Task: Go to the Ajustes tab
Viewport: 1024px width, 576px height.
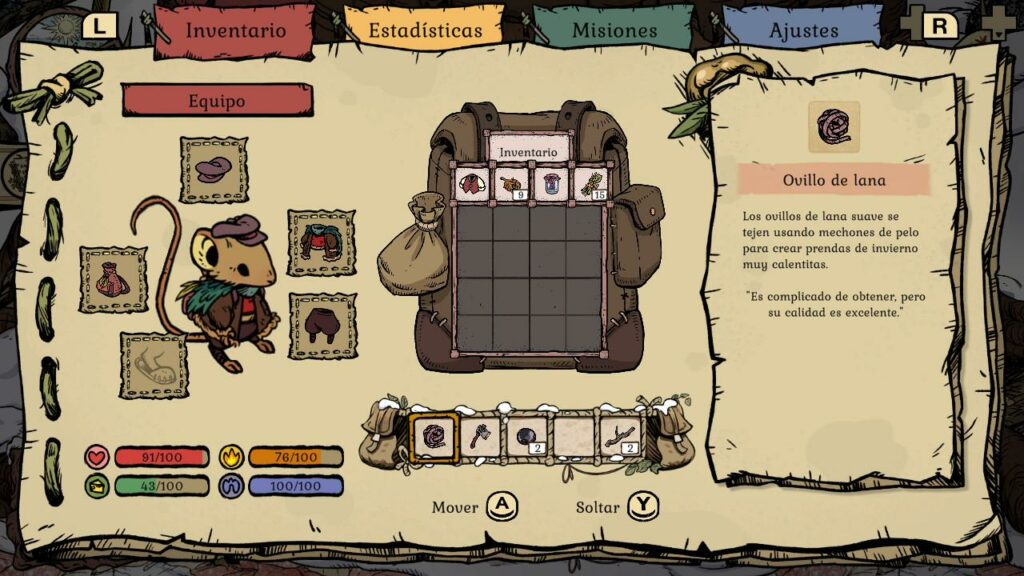Action: [803, 29]
